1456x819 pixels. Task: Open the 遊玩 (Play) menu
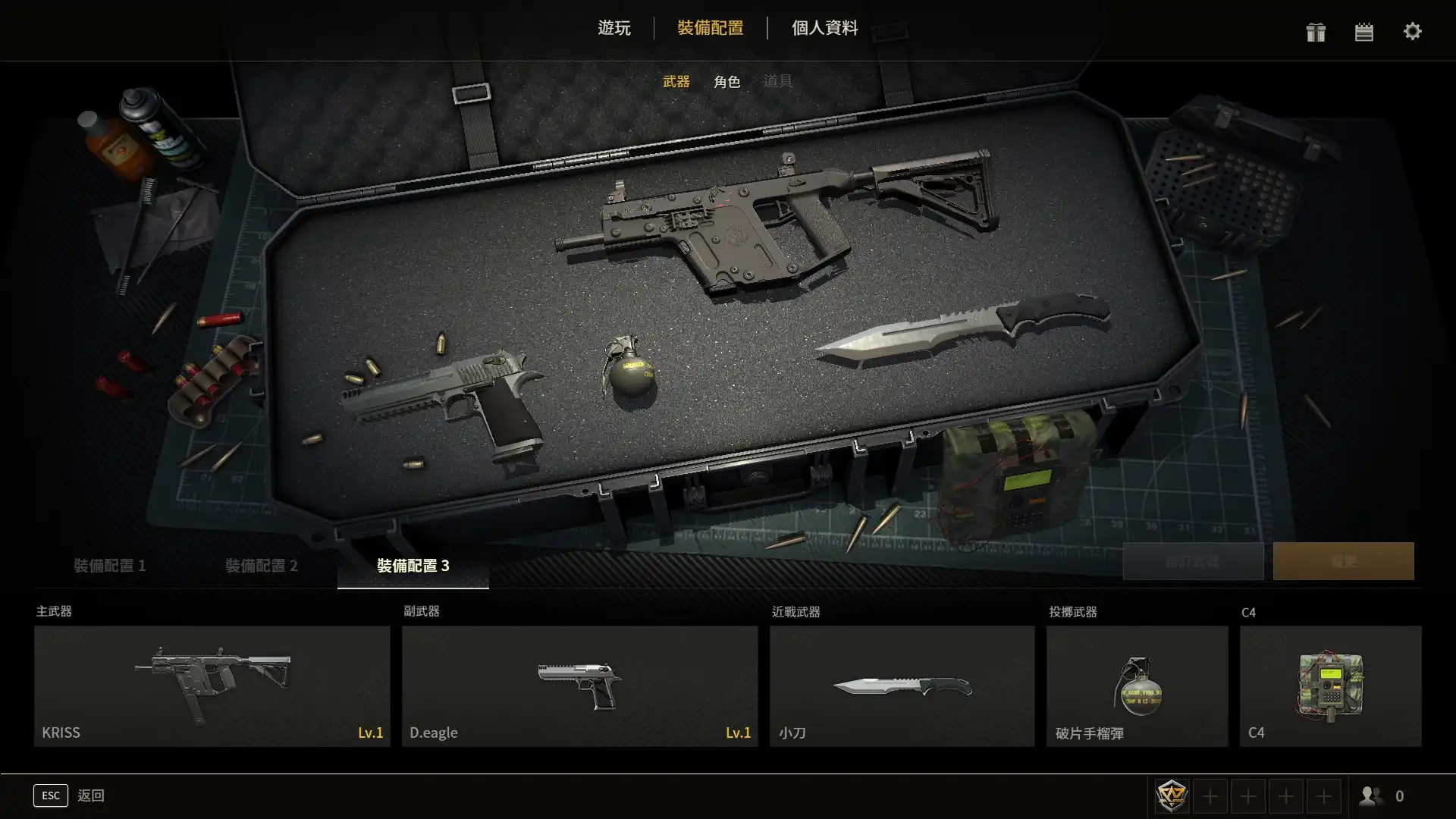click(613, 28)
